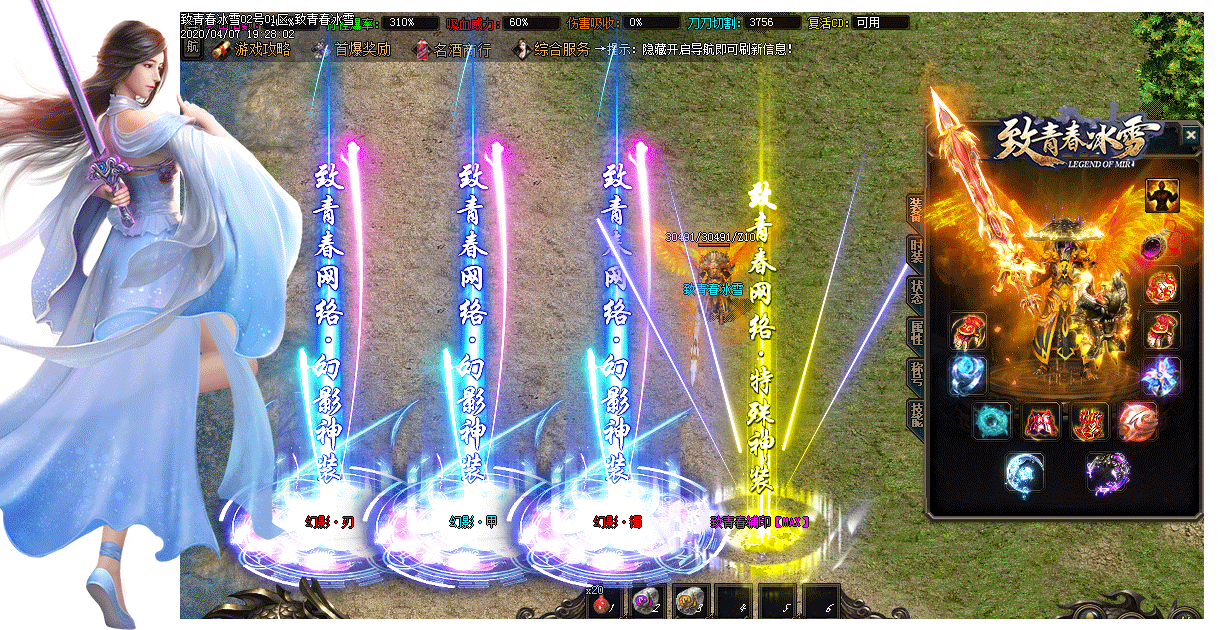Select the red-white swirl orb slot
This screenshot has width=1218, height=630.
pos(1138,421)
